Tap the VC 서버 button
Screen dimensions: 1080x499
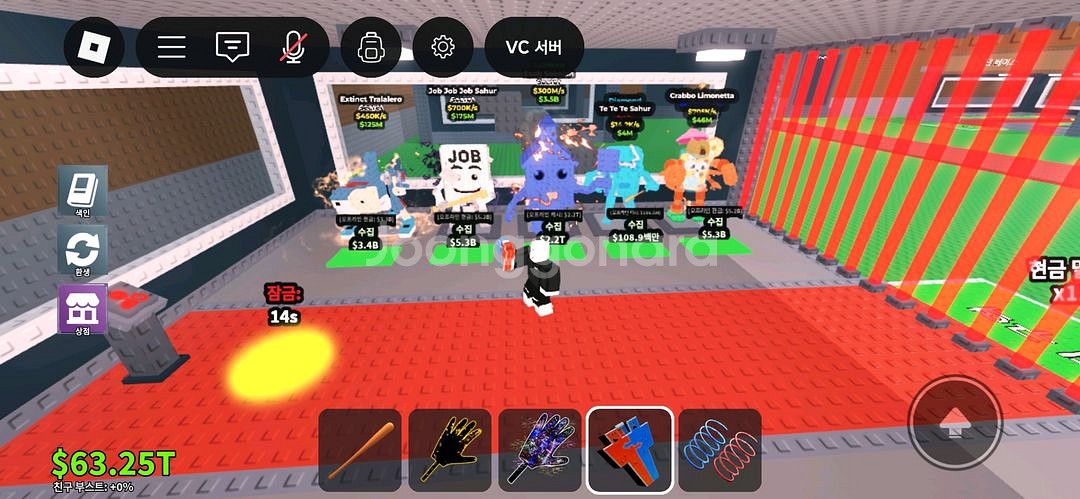(x=534, y=47)
